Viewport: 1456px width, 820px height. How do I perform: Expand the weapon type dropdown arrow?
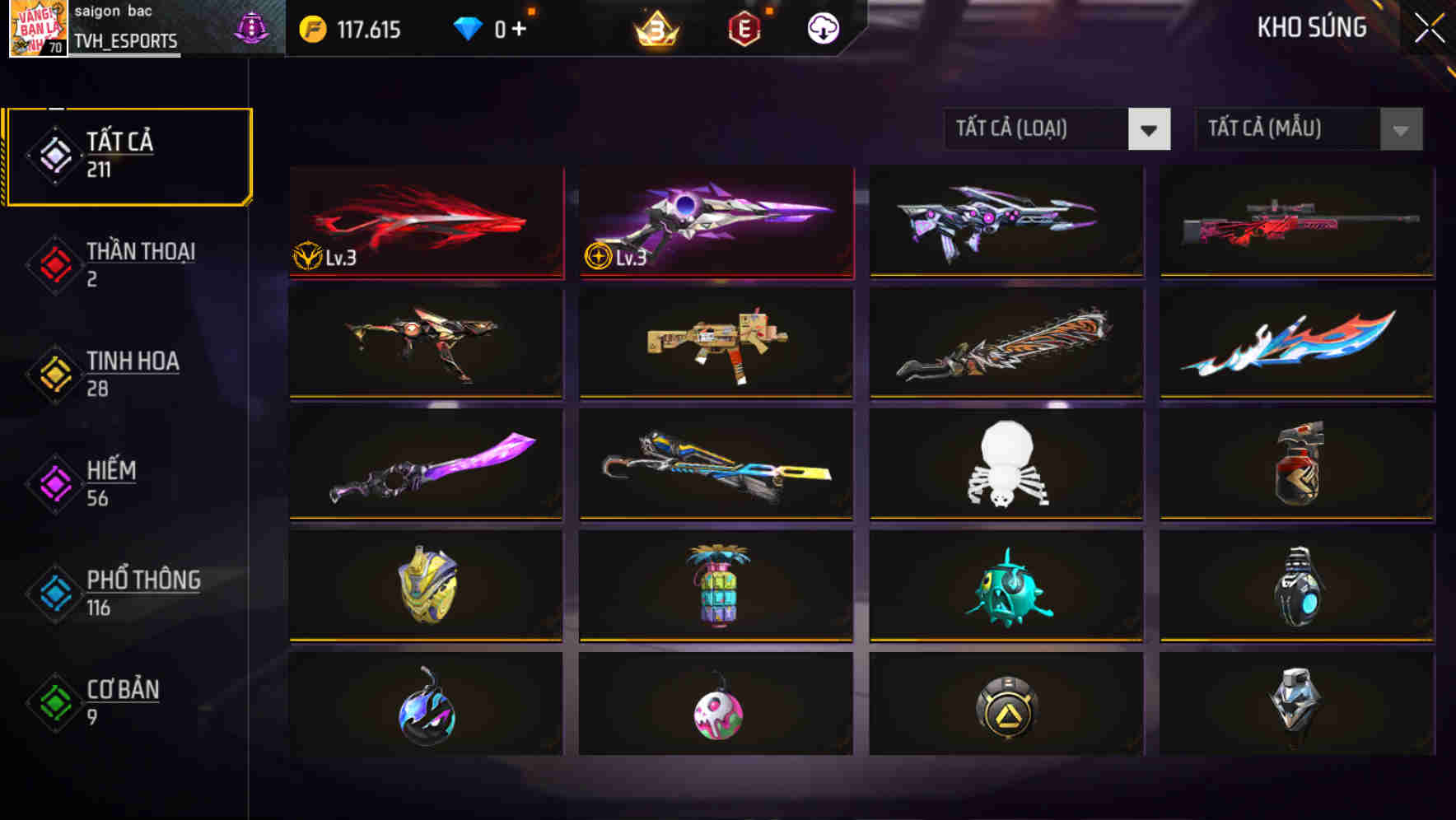click(1150, 130)
